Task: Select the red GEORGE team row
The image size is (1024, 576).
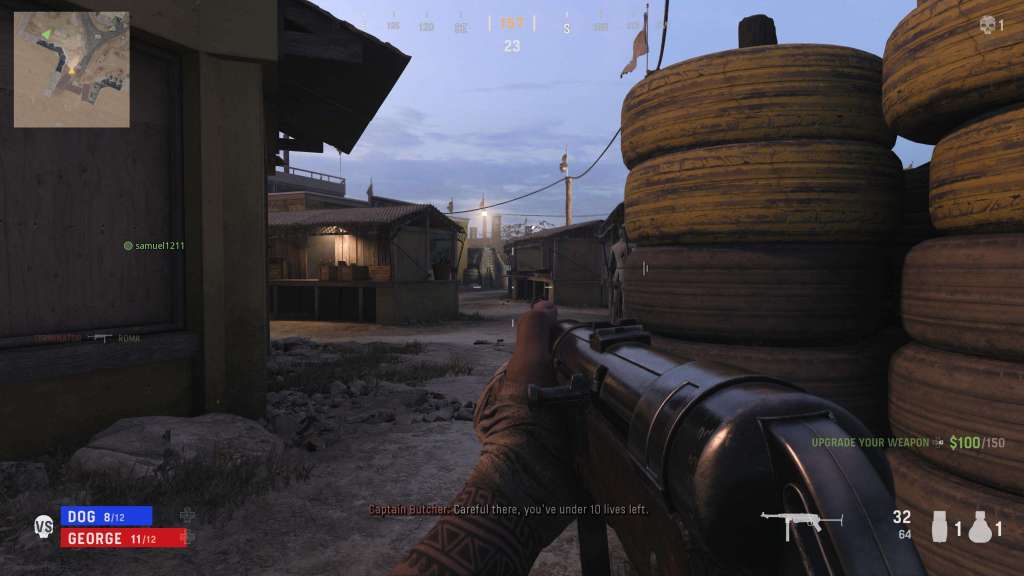Action: point(124,538)
